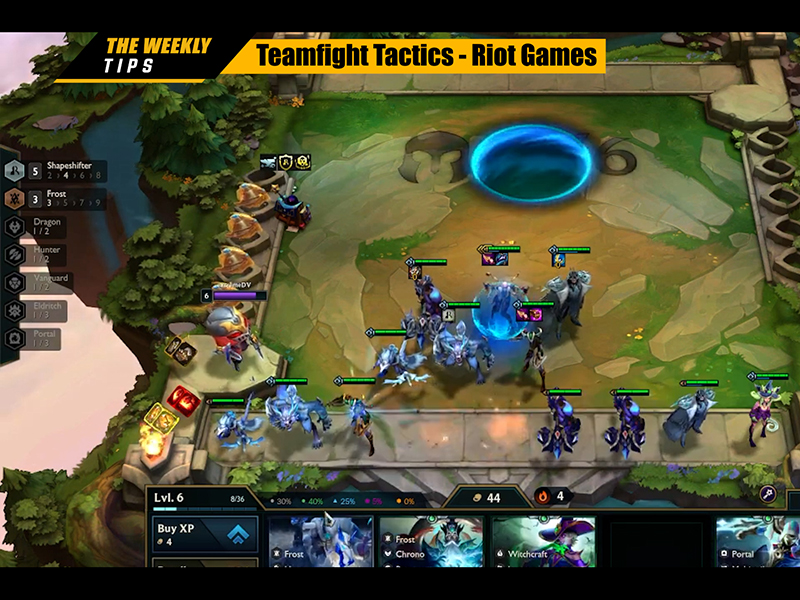
Task: Toggle the magnifier icon above the shop
Action: tap(770, 493)
